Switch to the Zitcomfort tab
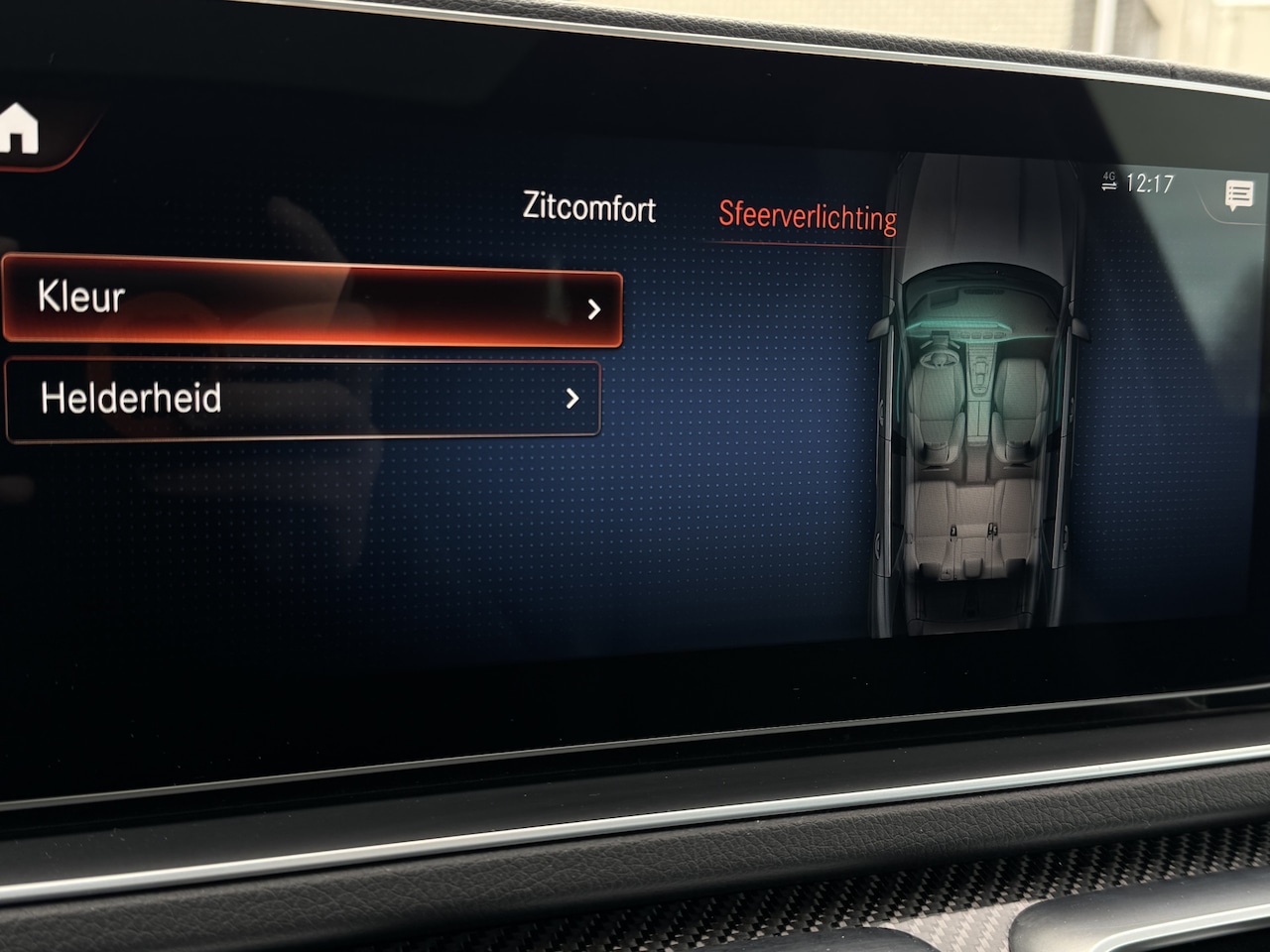The image size is (1270, 952). (588, 207)
